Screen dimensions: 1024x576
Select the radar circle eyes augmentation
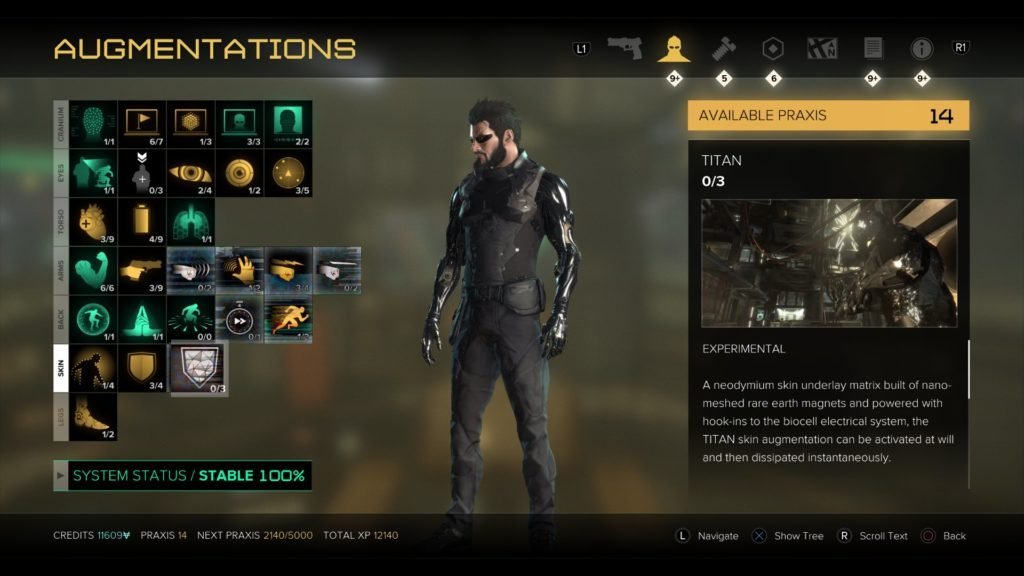click(x=288, y=173)
